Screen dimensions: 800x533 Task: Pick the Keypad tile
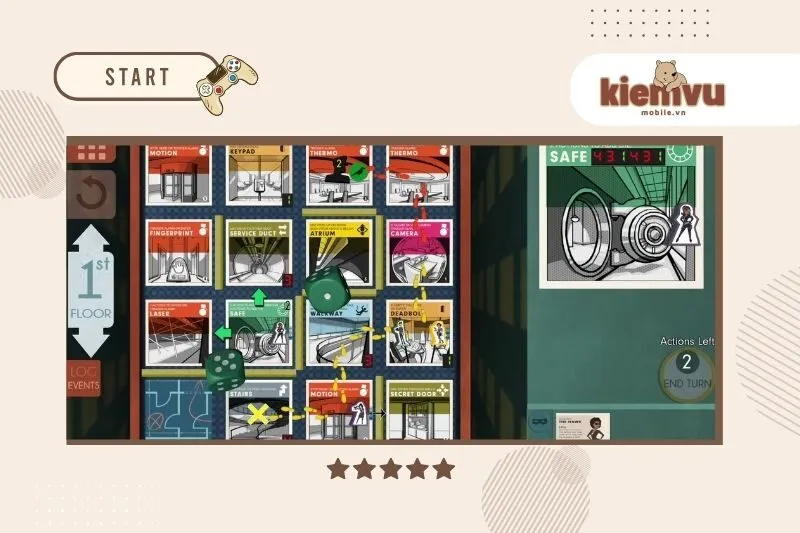(258, 173)
